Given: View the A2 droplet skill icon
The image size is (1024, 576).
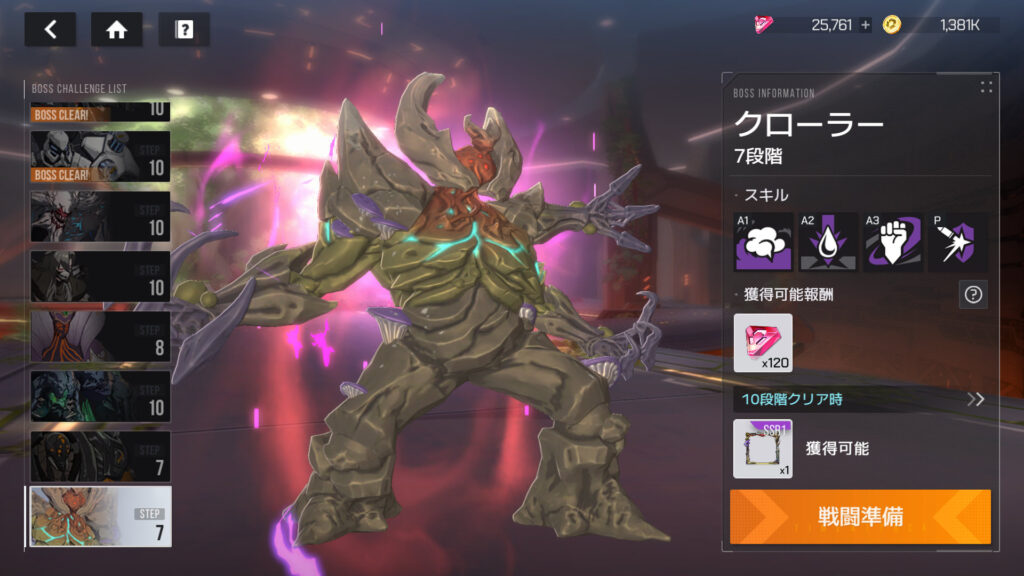Looking at the screenshot, I should (829, 242).
